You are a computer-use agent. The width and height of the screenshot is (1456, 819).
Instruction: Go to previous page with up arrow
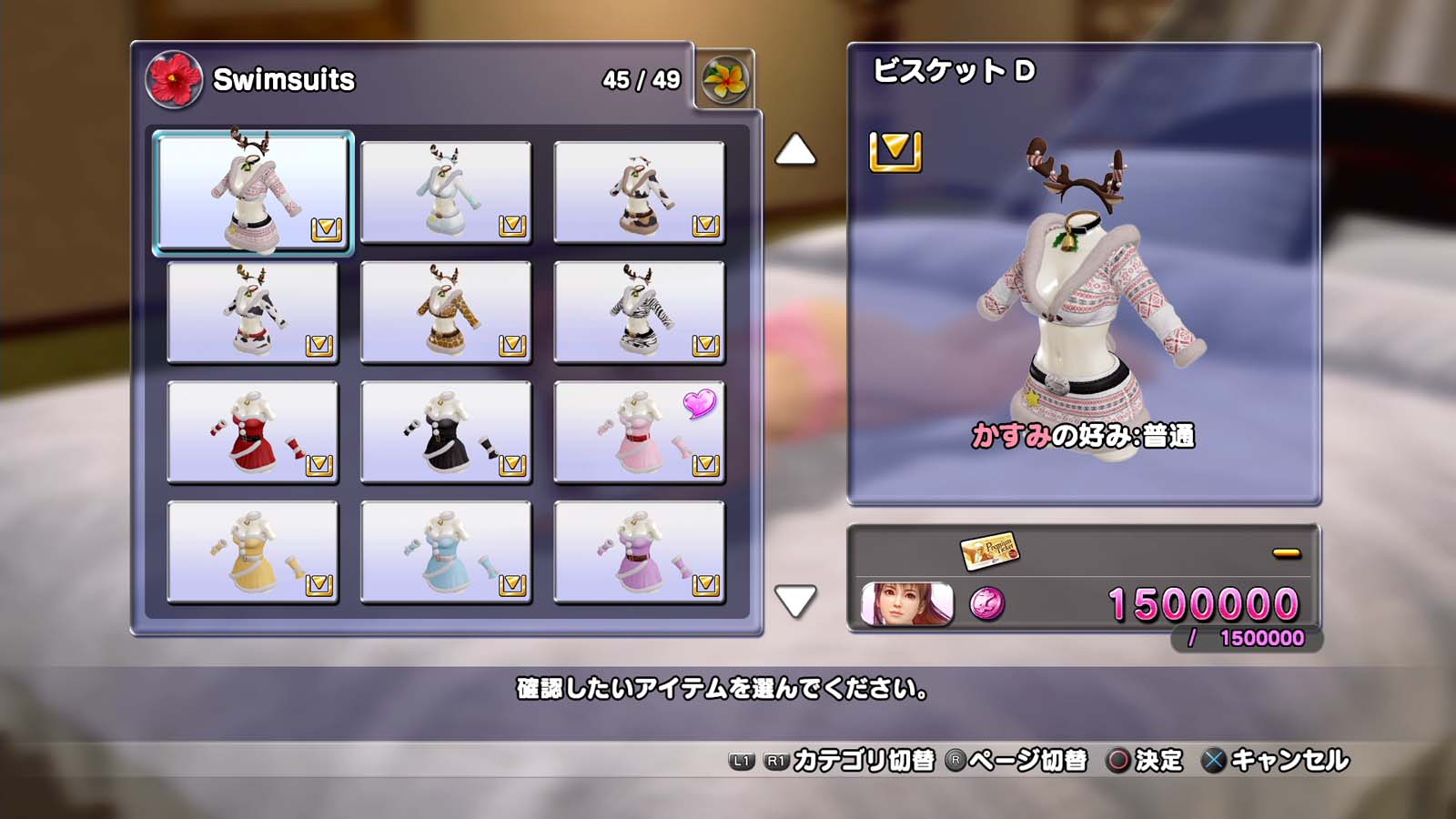pos(795,150)
